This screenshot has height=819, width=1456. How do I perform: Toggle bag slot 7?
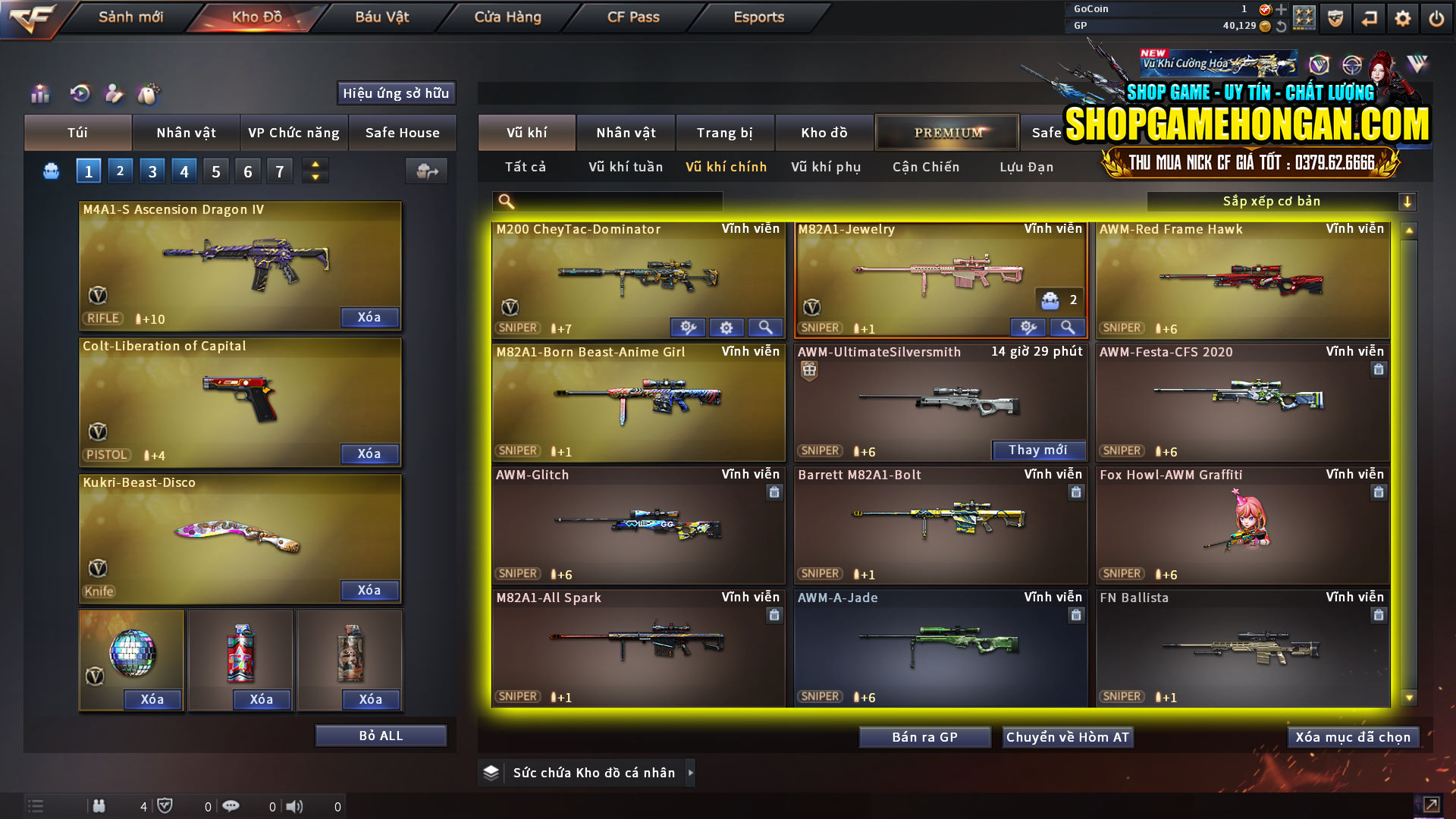(x=279, y=170)
